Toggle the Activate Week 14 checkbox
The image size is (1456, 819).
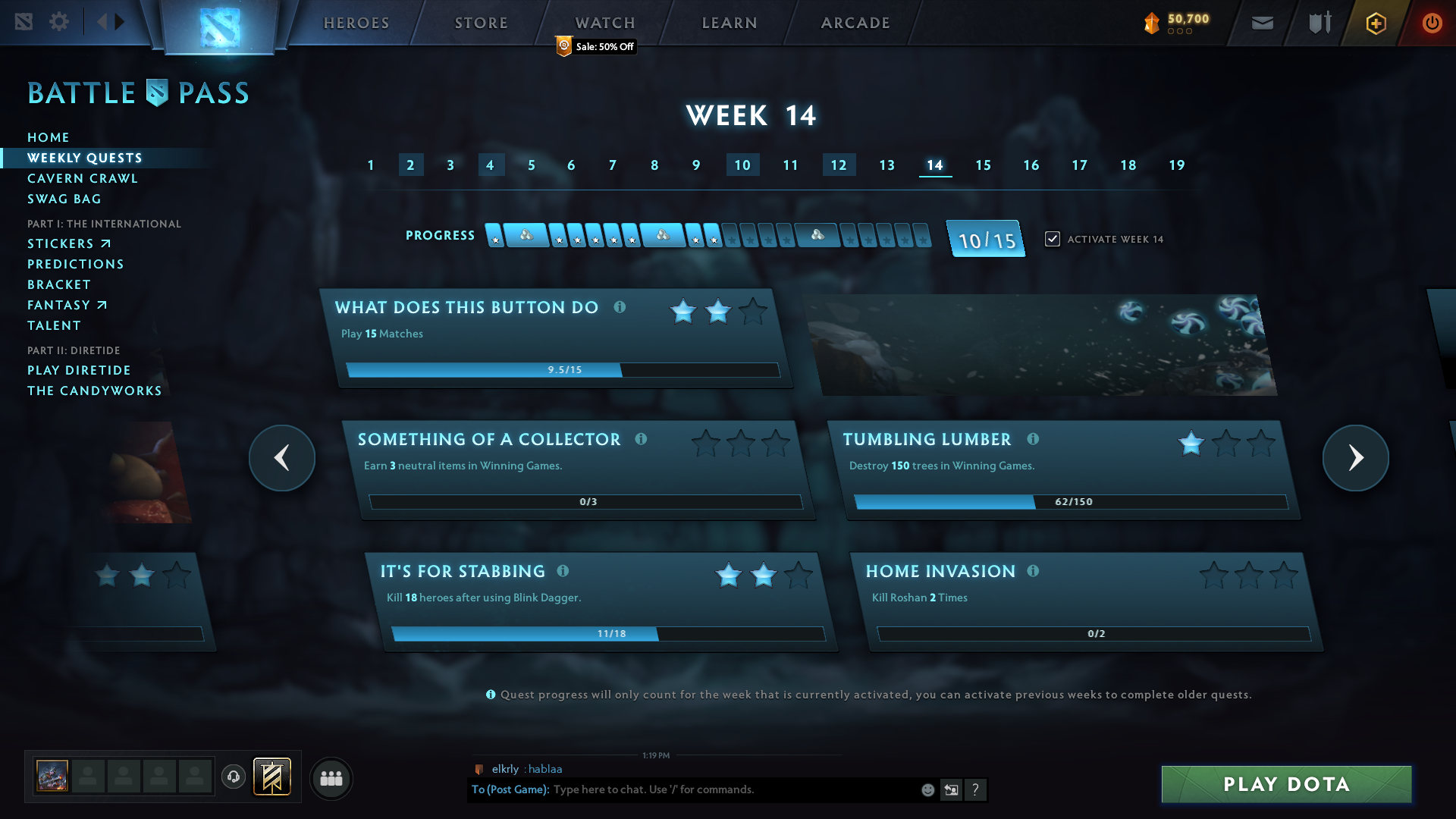click(1052, 238)
